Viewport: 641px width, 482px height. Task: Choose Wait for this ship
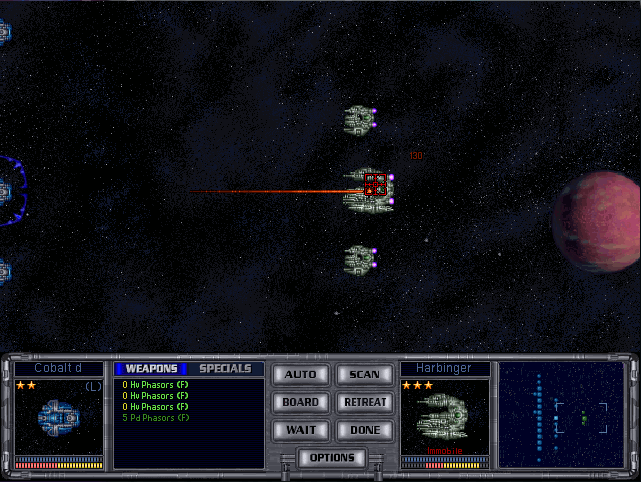point(300,430)
